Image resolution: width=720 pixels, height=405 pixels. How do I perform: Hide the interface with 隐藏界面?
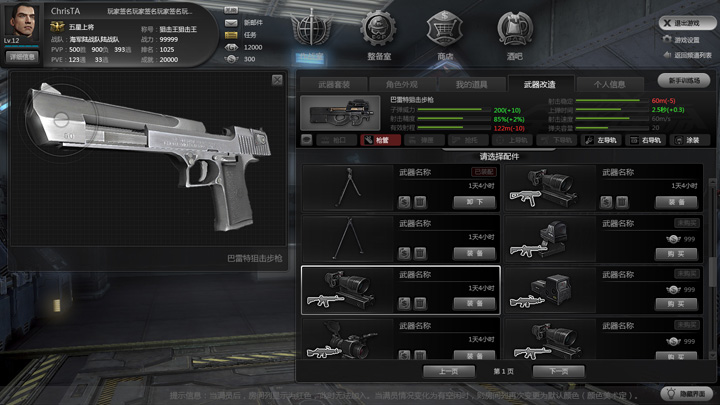[x=685, y=394]
